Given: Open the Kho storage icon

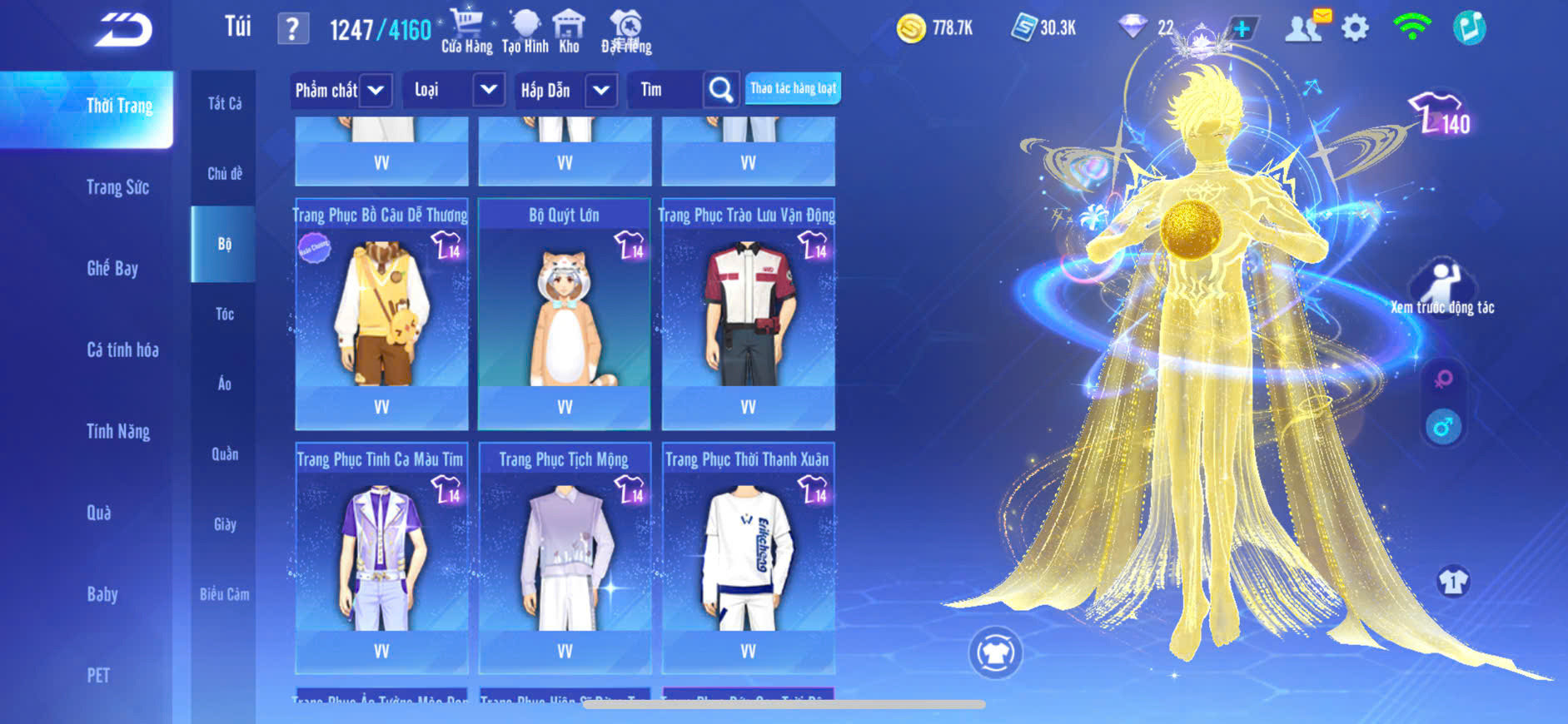Looking at the screenshot, I should [569, 32].
